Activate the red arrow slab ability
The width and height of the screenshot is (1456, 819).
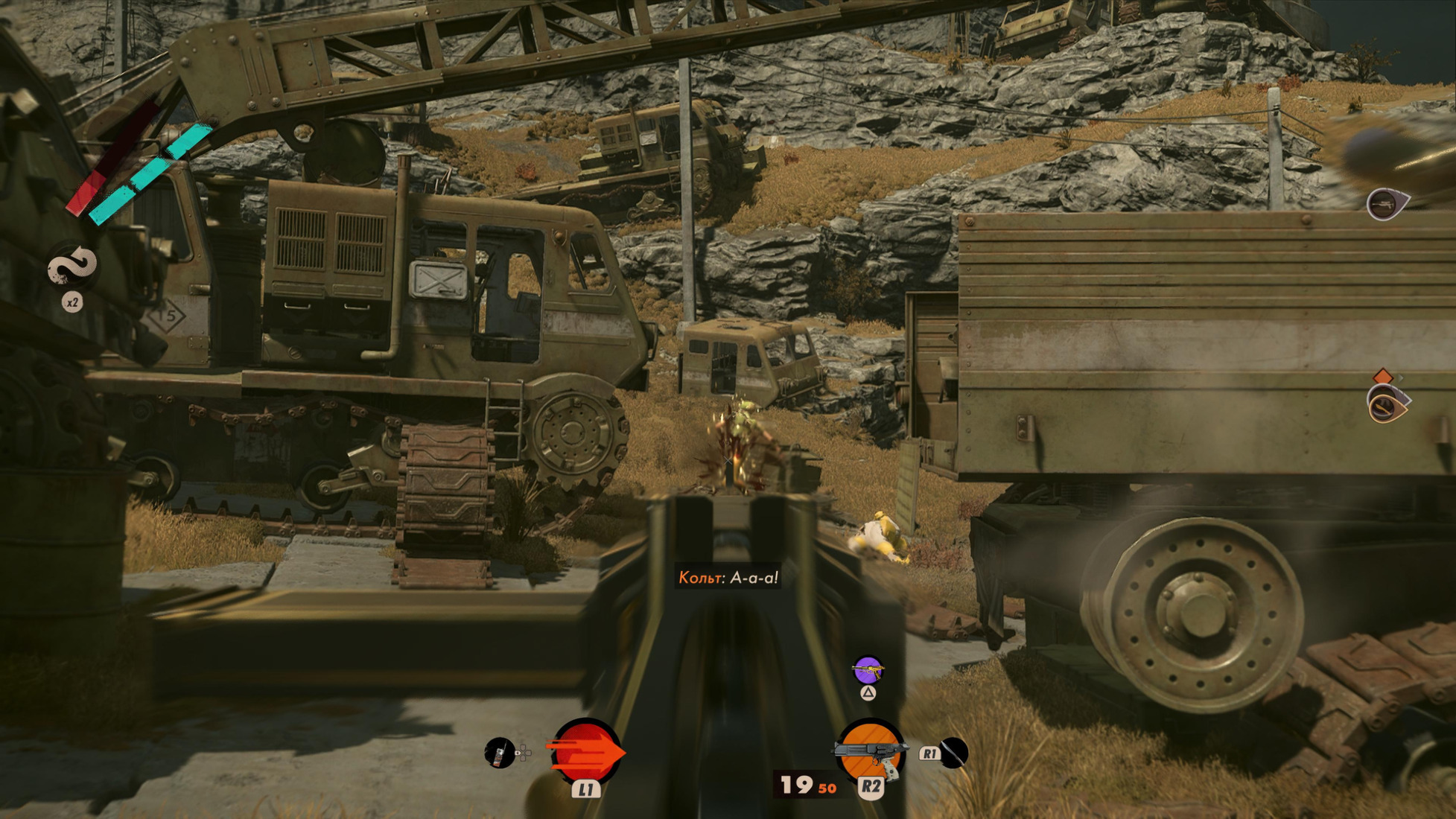[x=585, y=752]
